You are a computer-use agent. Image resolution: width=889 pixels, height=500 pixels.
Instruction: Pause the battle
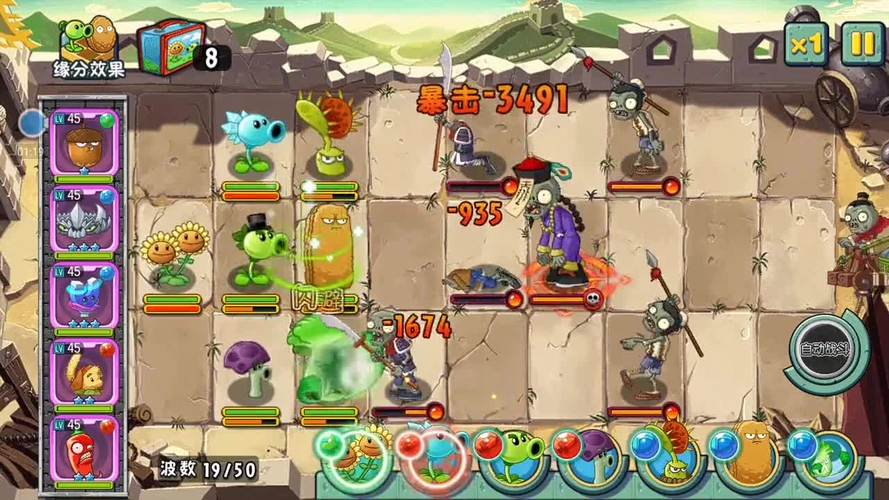click(861, 43)
